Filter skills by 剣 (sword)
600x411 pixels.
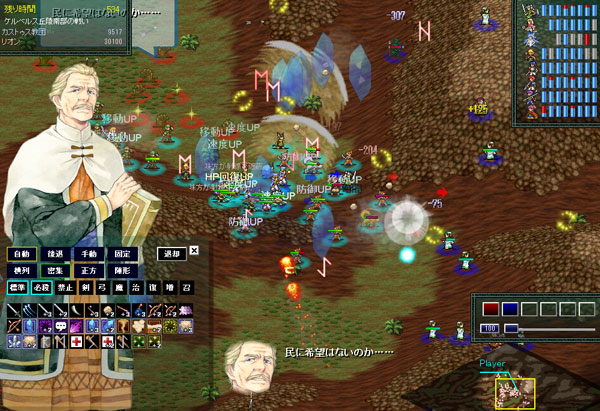[x=86, y=287]
